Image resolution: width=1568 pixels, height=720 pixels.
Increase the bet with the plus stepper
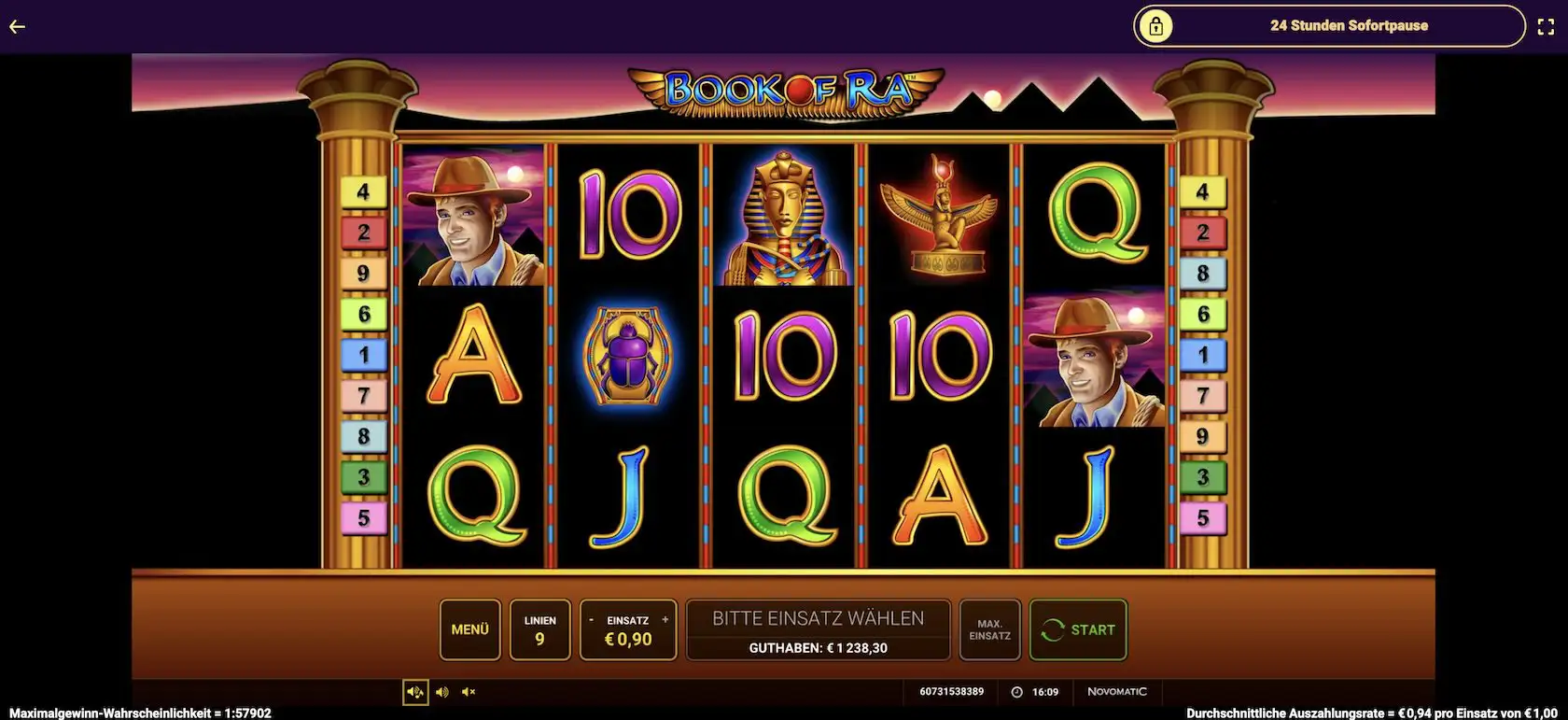pyautogui.click(x=665, y=619)
